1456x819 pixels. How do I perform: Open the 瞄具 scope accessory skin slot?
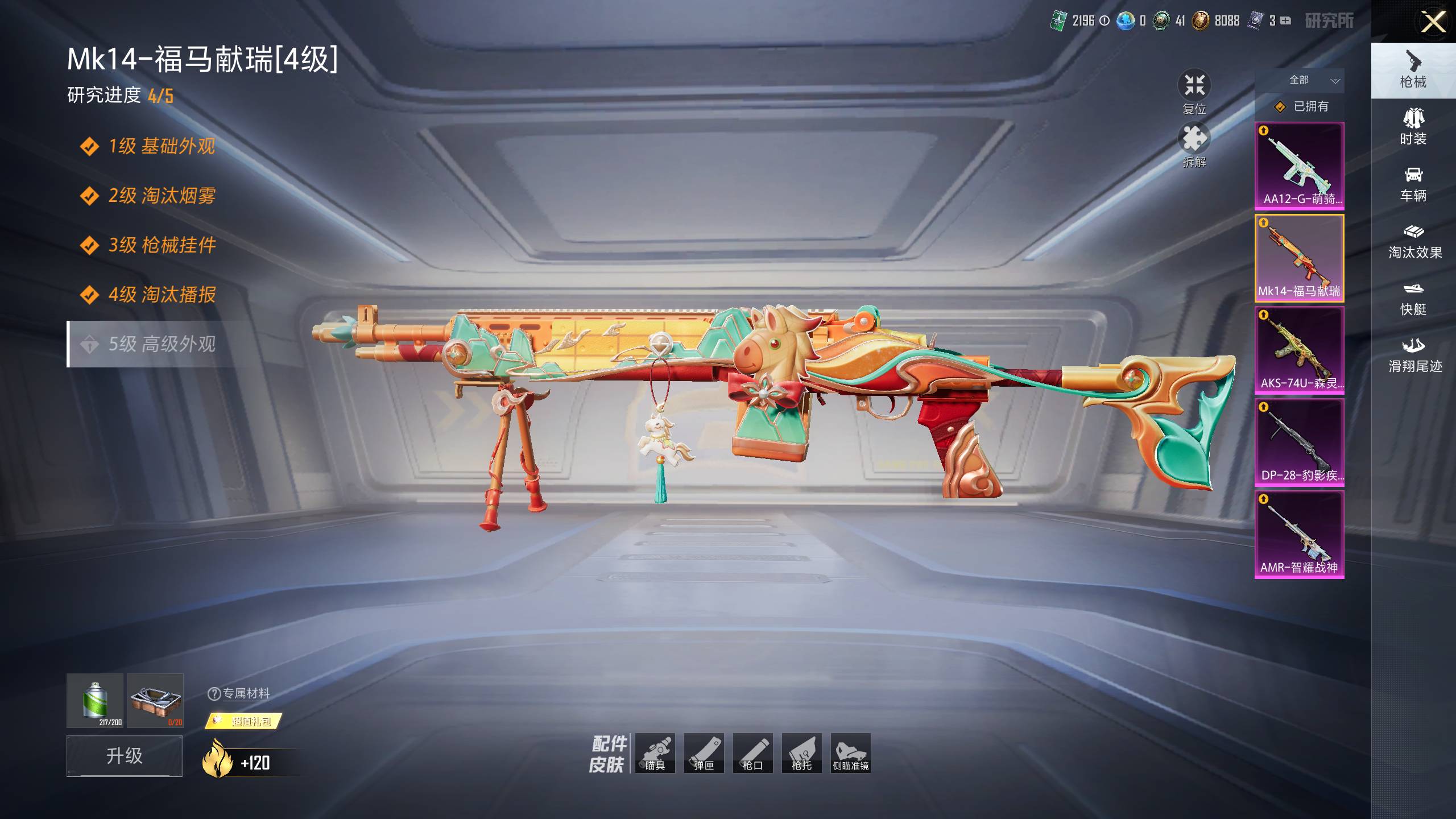pyautogui.click(x=655, y=753)
